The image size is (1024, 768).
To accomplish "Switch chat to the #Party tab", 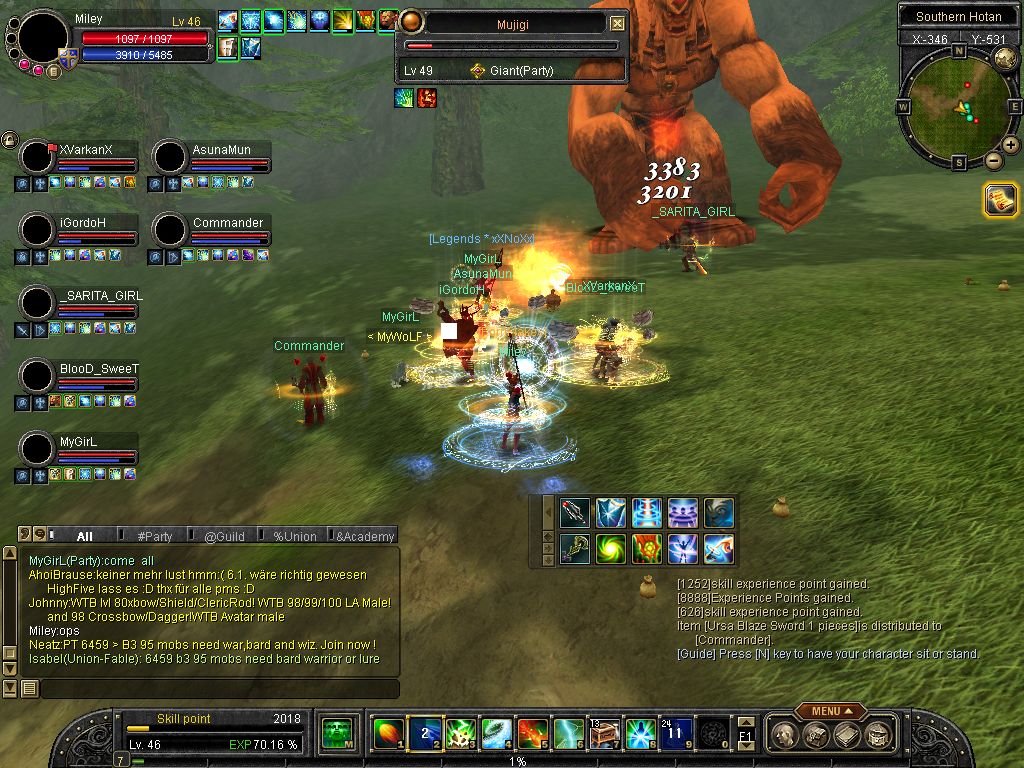I will pos(155,536).
